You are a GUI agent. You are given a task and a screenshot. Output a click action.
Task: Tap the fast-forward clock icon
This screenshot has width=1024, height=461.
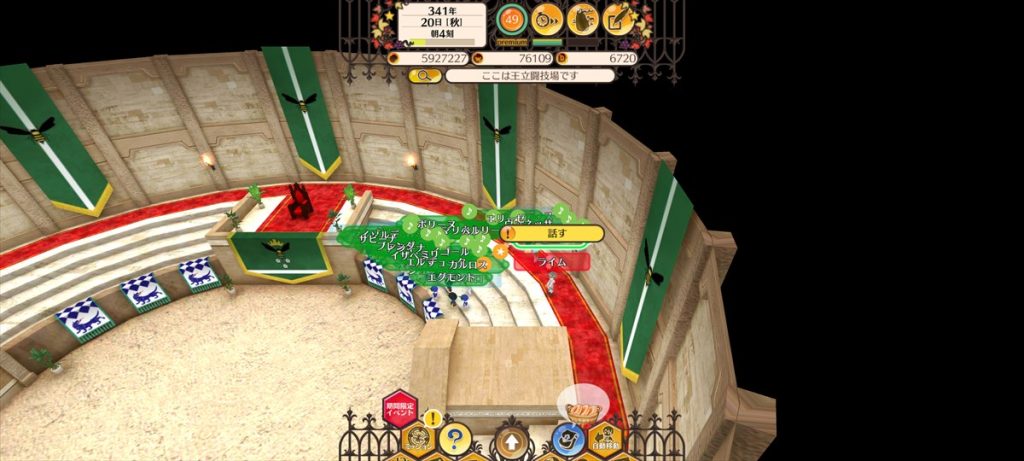point(547,18)
